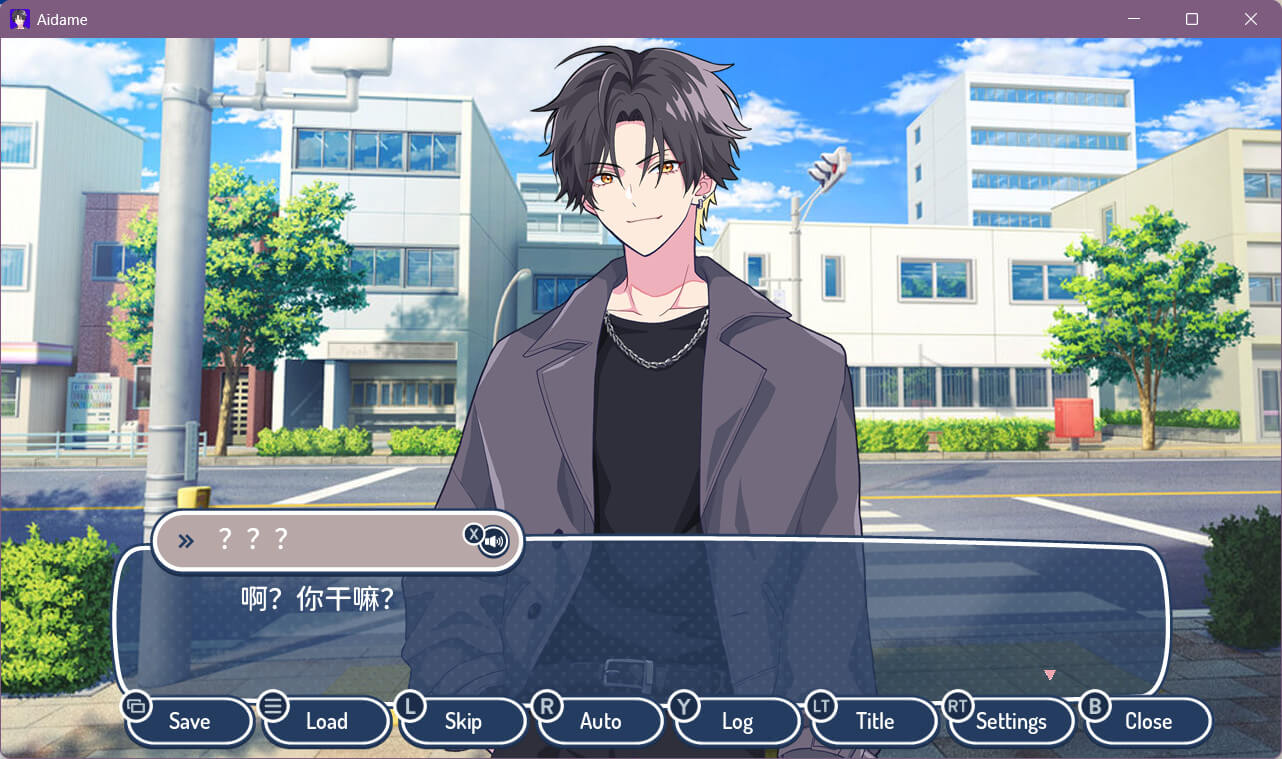Viewport: 1282px width, 759px height.
Task: Minimize the Aidame window
Action: pyautogui.click(x=1134, y=19)
